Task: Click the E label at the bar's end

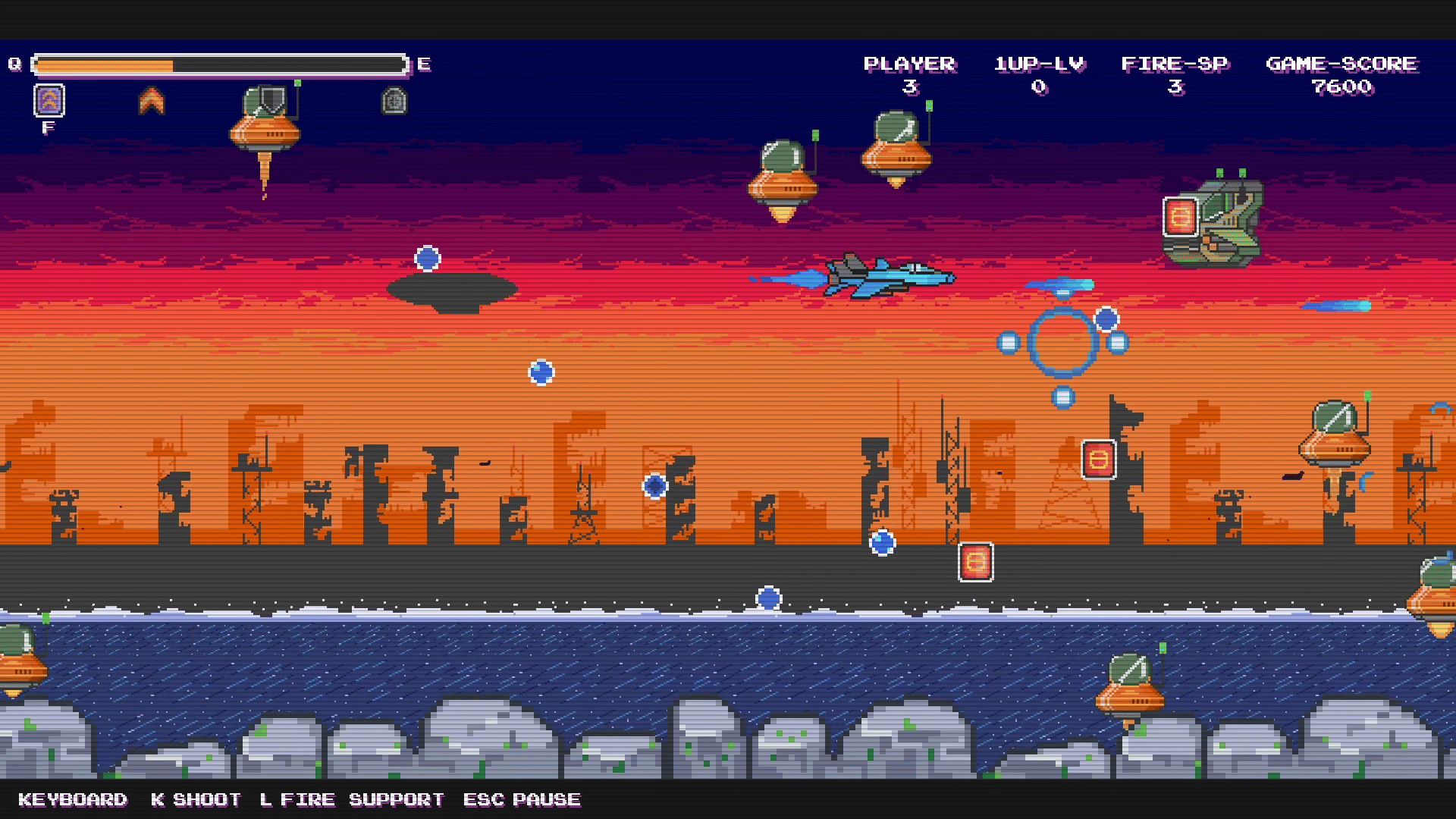Action: (x=423, y=65)
